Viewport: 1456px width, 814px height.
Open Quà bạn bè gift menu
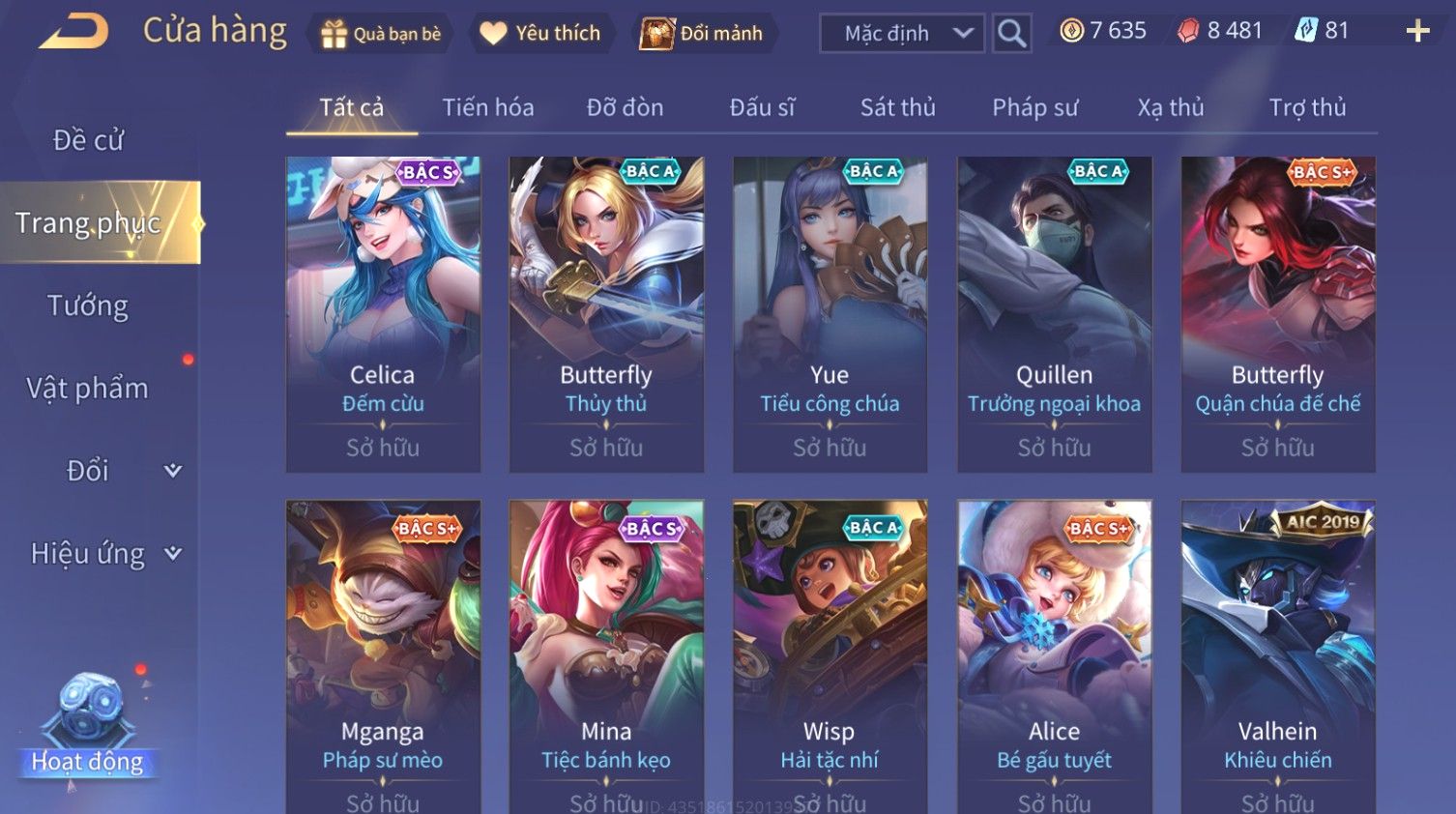coord(380,34)
